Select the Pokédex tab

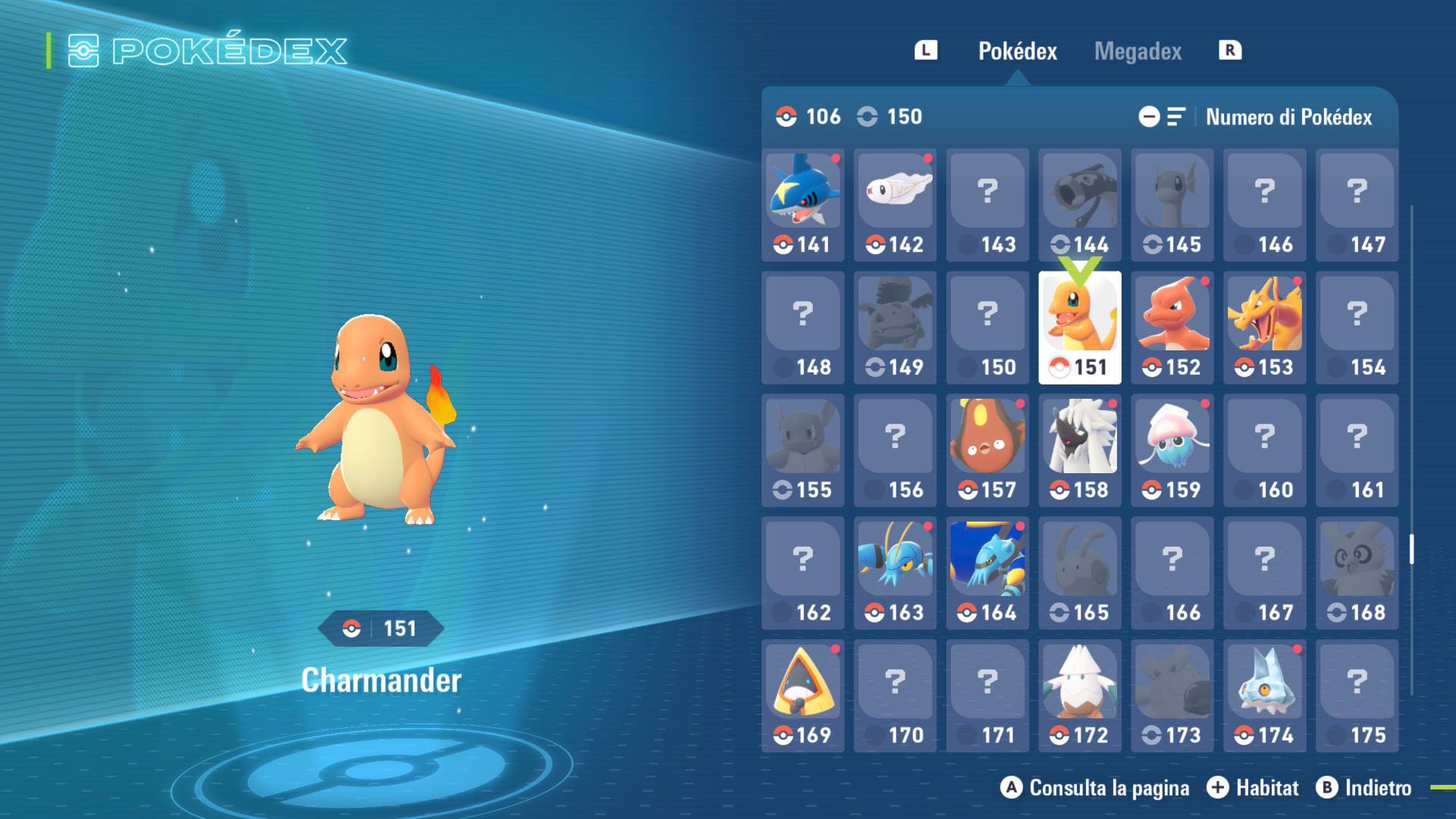pyautogui.click(x=1017, y=51)
